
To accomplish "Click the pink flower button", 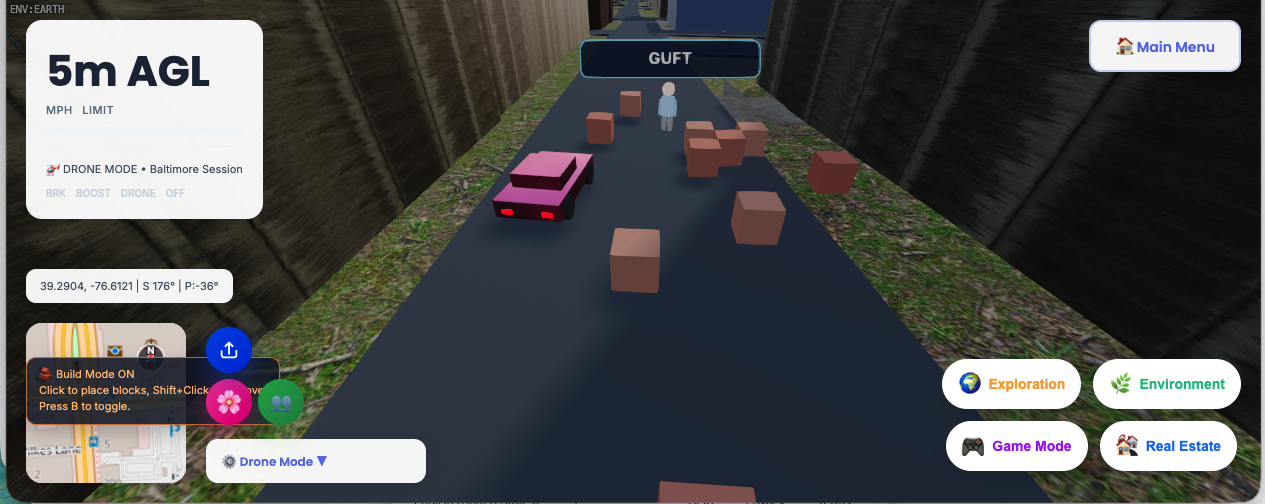I will [x=229, y=402].
